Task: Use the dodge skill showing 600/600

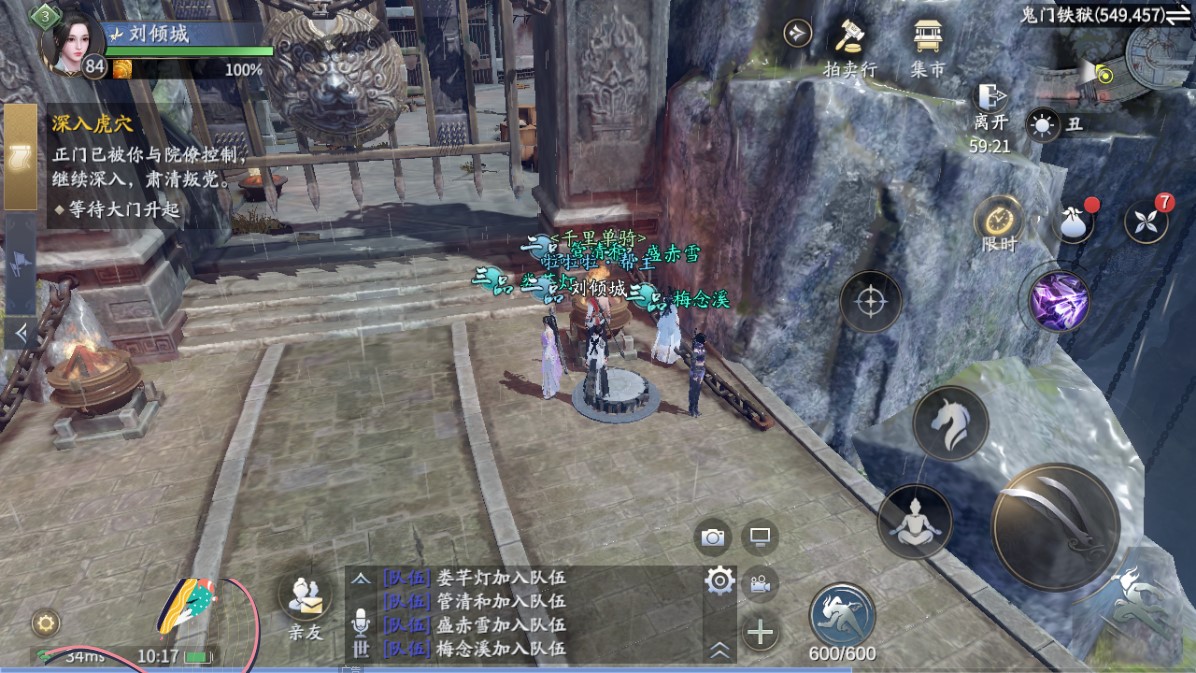Action: tap(842, 616)
